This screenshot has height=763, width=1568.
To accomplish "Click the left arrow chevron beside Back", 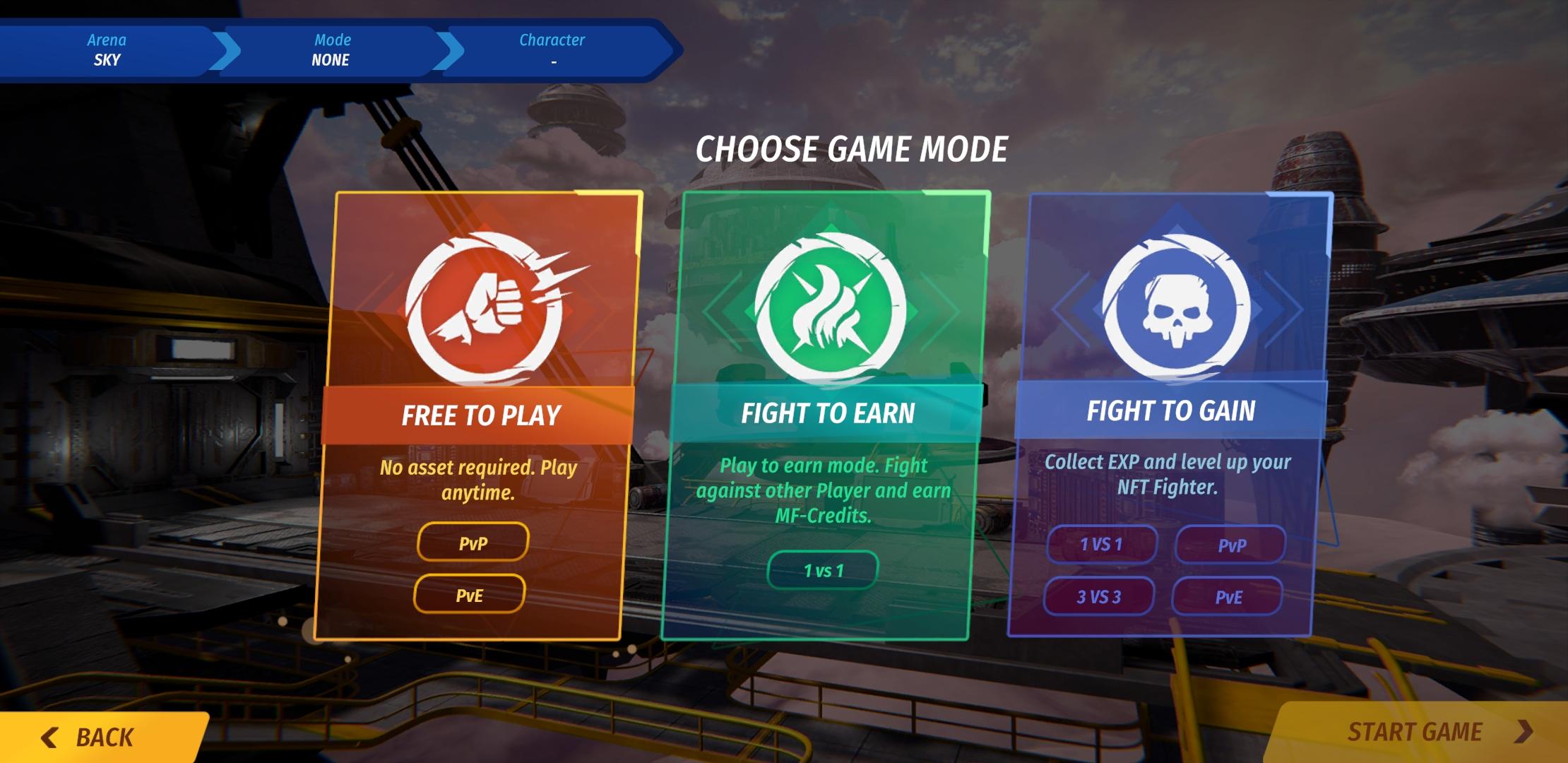I will [49, 736].
